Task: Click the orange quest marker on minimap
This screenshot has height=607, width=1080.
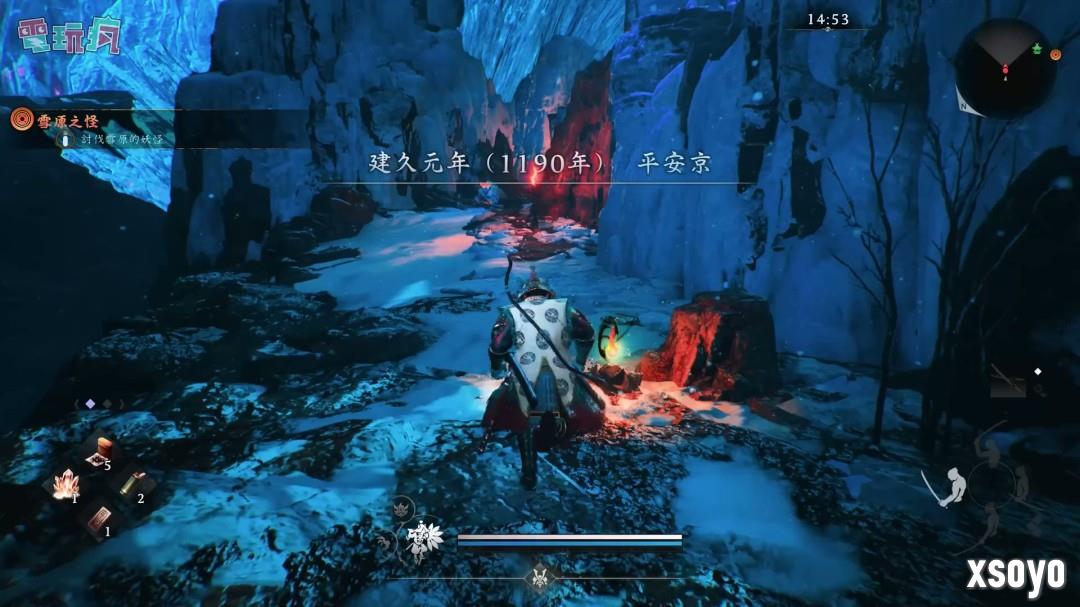Action: pos(1054,53)
